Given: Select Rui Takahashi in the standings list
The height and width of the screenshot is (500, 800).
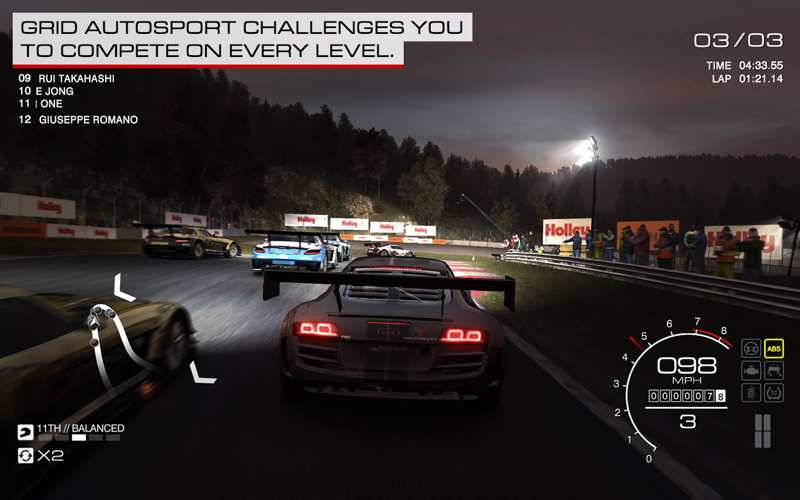Looking at the screenshot, I should point(80,77).
